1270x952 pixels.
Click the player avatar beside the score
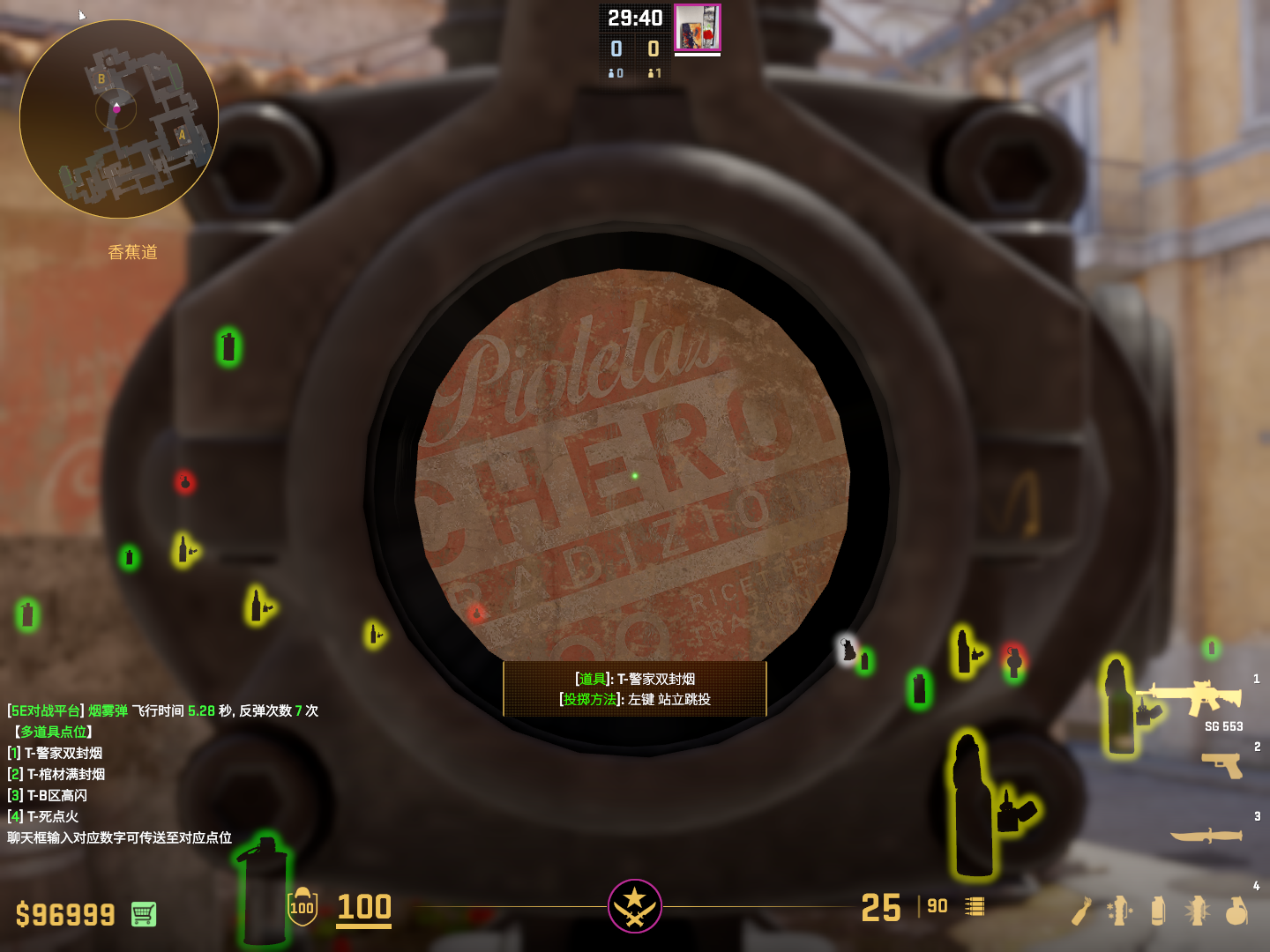(x=698, y=27)
